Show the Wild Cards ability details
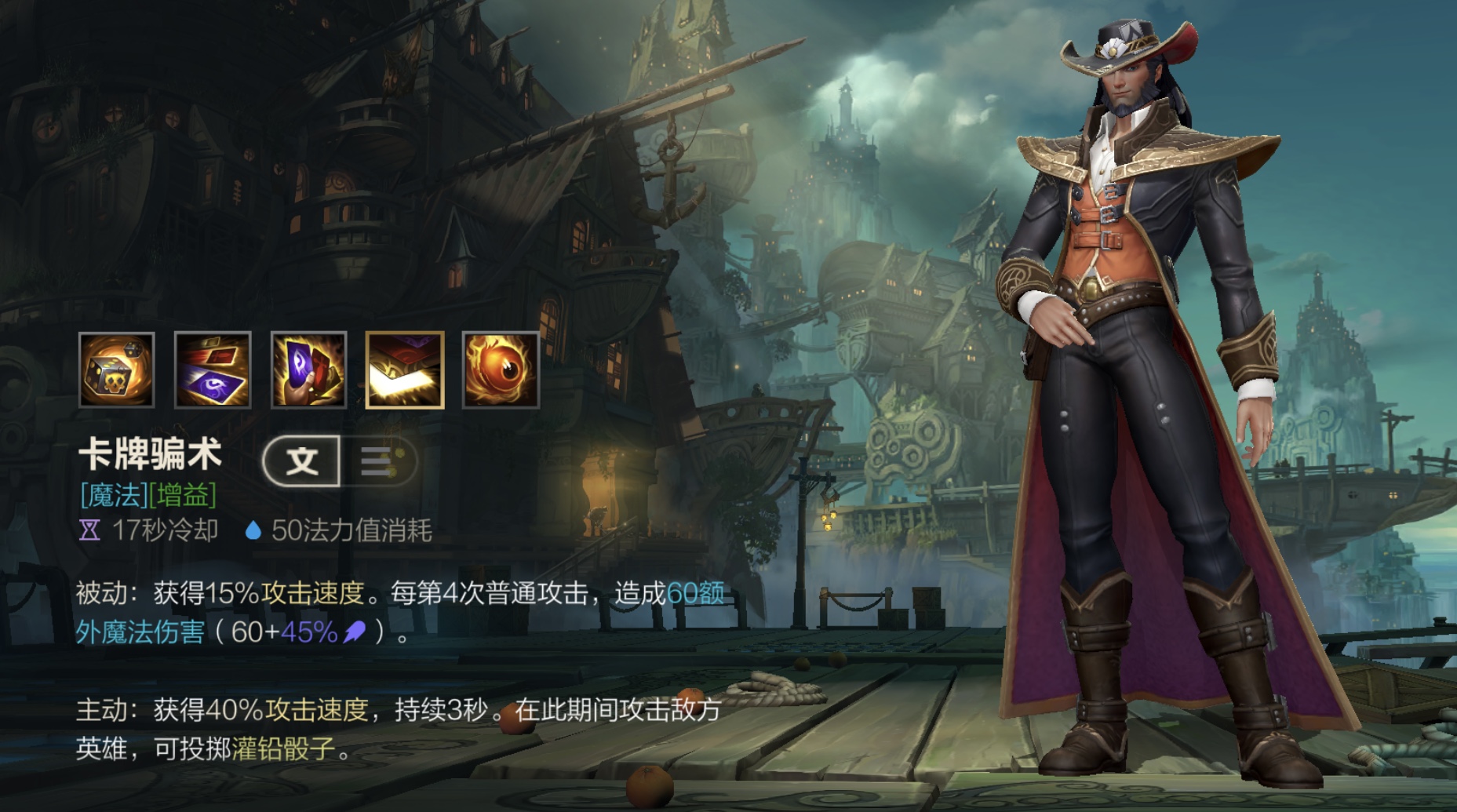Viewport: 1457px width, 812px height. coord(213,370)
